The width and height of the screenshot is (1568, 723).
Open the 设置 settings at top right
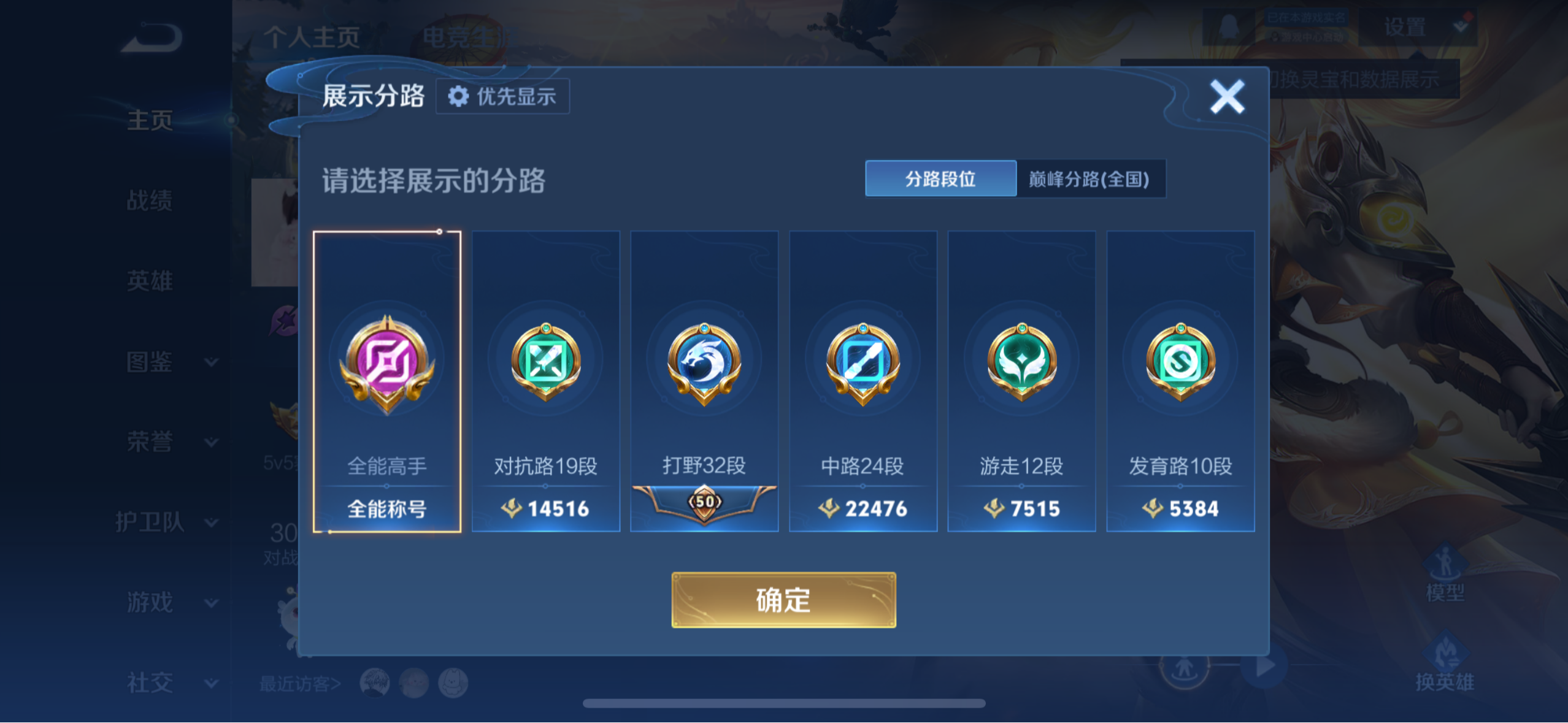(x=1405, y=26)
